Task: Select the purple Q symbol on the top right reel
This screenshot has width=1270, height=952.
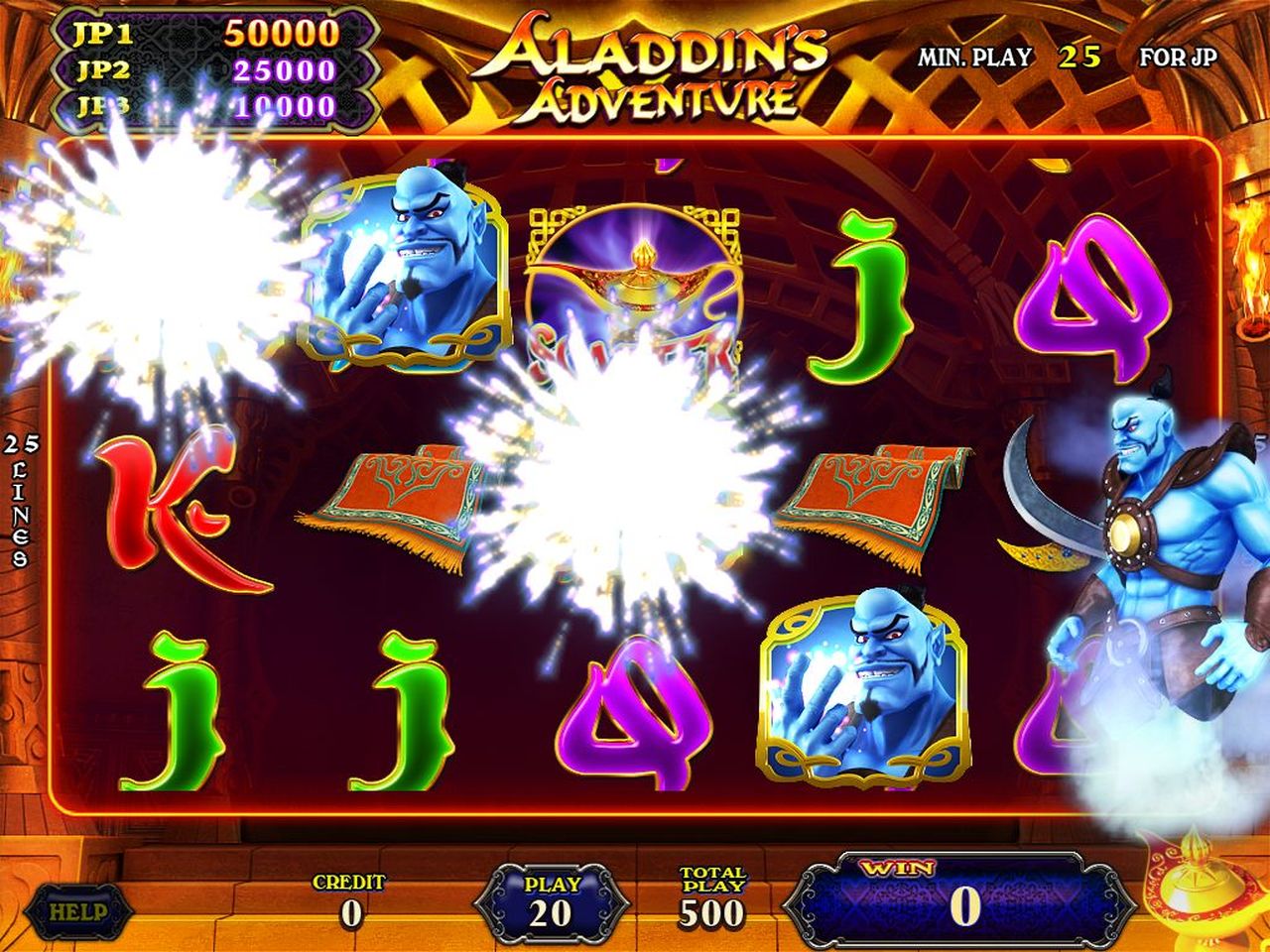Action: coord(1096,288)
